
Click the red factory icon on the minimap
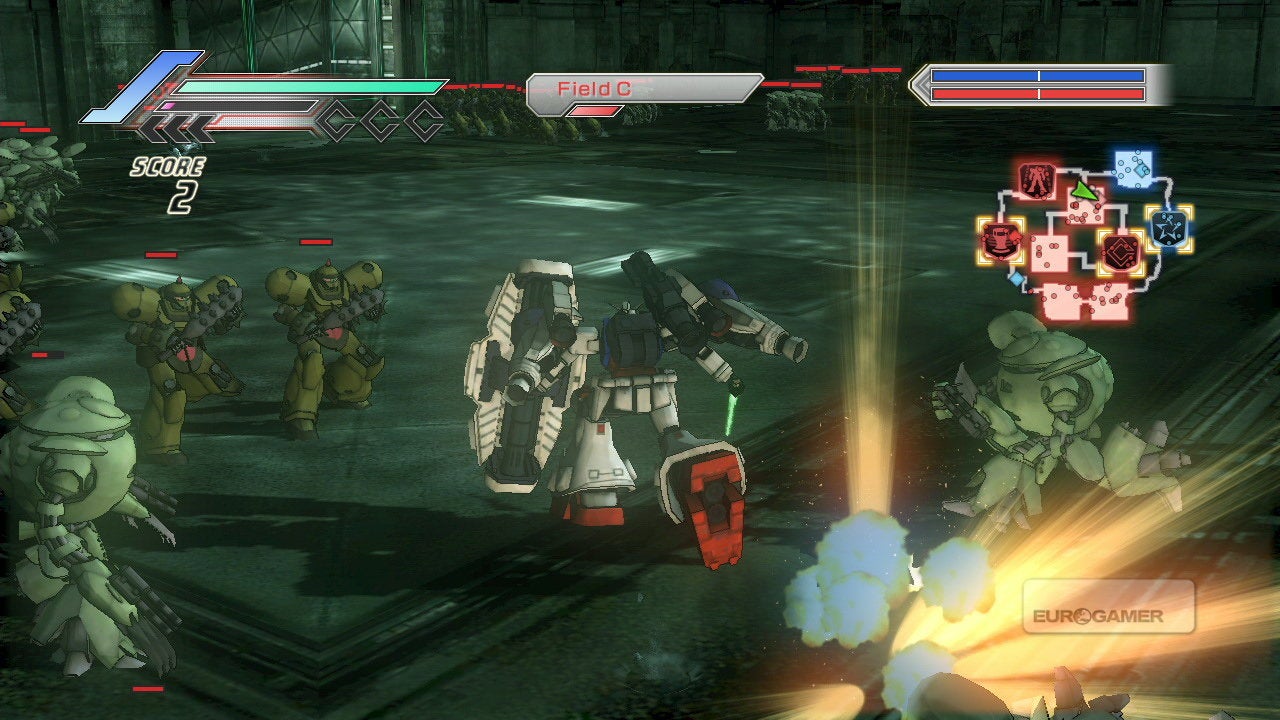[998, 243]
